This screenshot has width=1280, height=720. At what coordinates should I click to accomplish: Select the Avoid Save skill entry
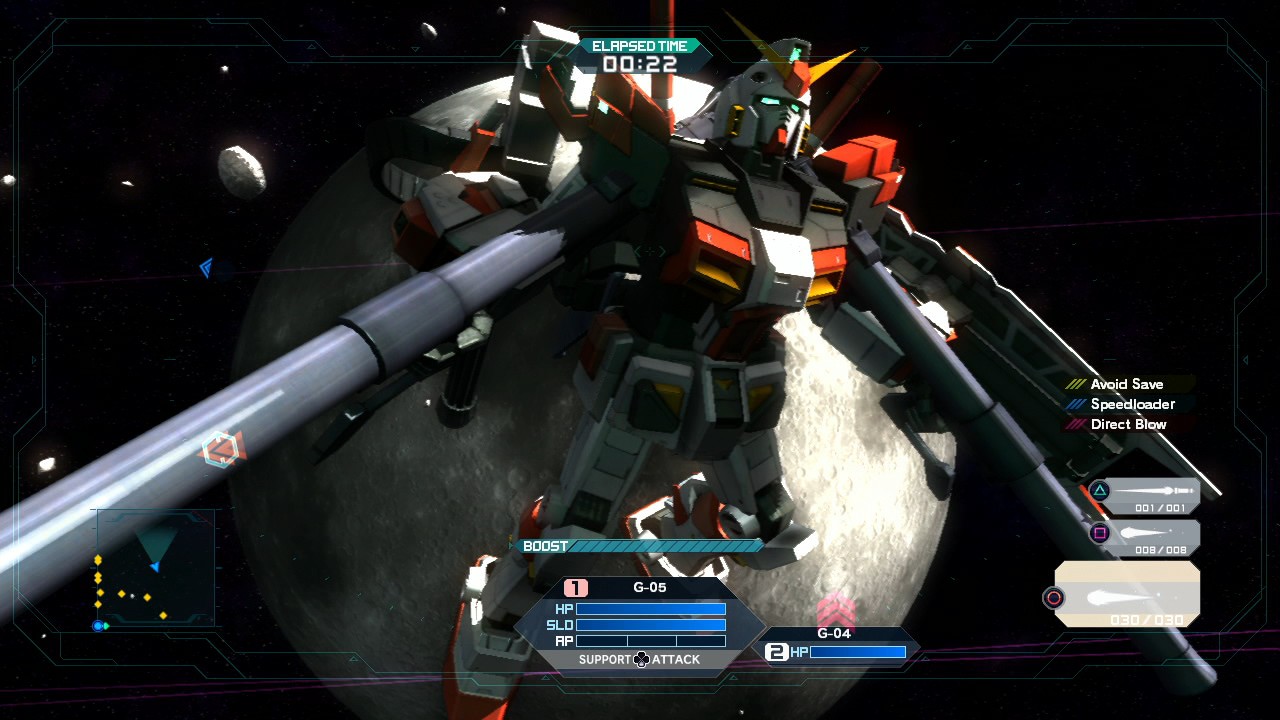(x=1126, y=384)
